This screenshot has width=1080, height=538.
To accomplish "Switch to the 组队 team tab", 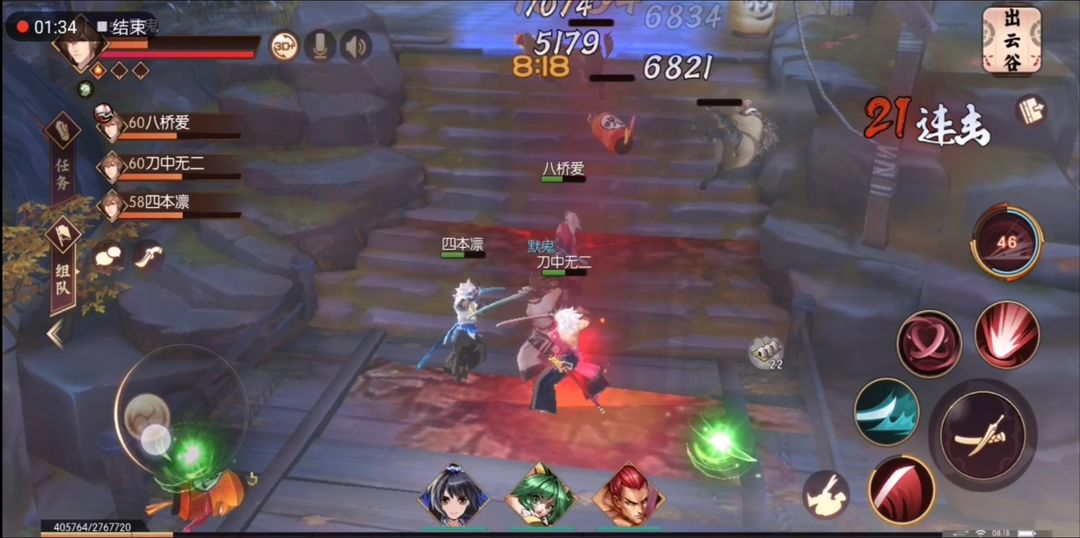I will pos(62,265).
